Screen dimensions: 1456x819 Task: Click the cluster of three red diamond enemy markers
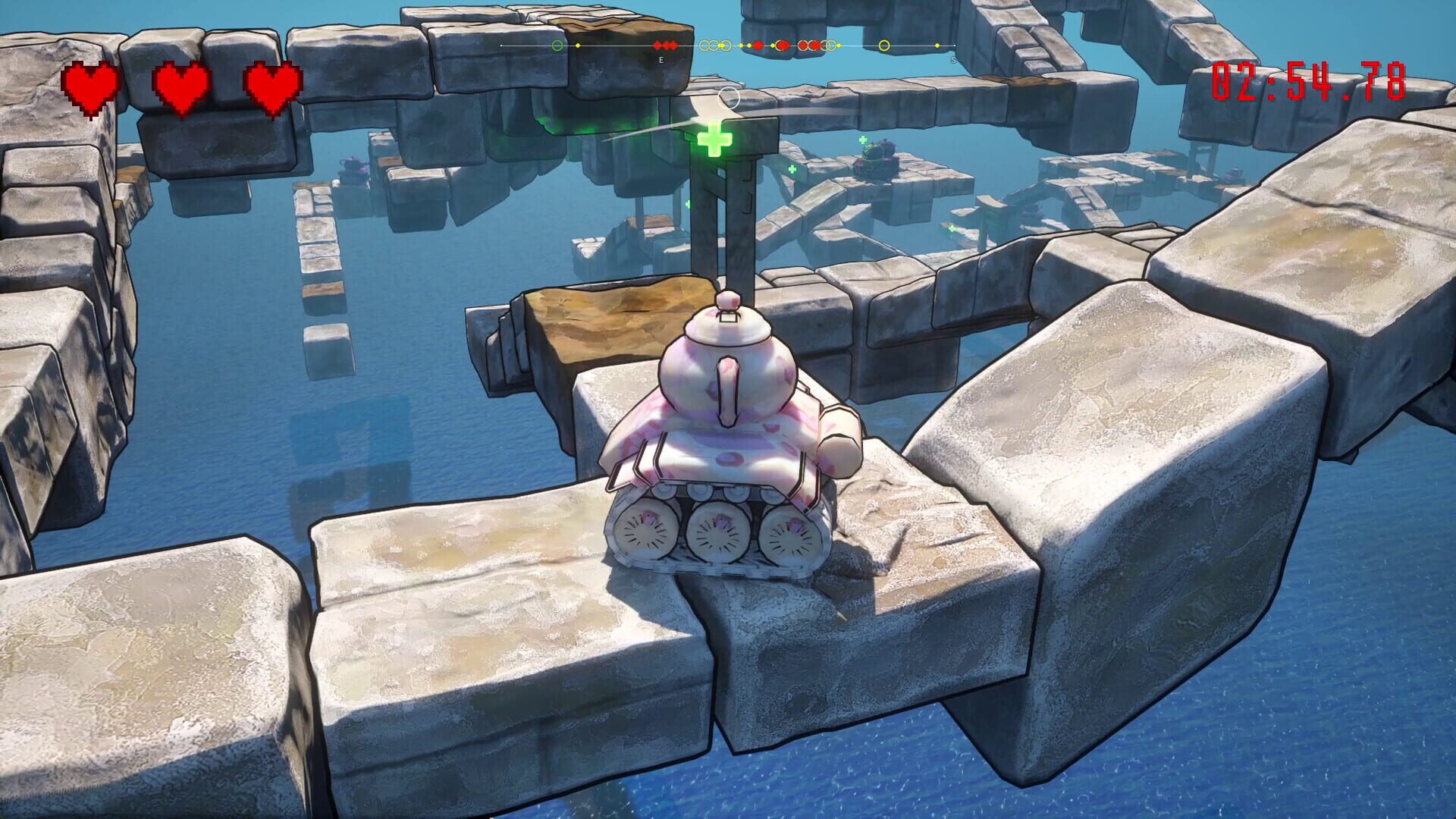(666, 45)
